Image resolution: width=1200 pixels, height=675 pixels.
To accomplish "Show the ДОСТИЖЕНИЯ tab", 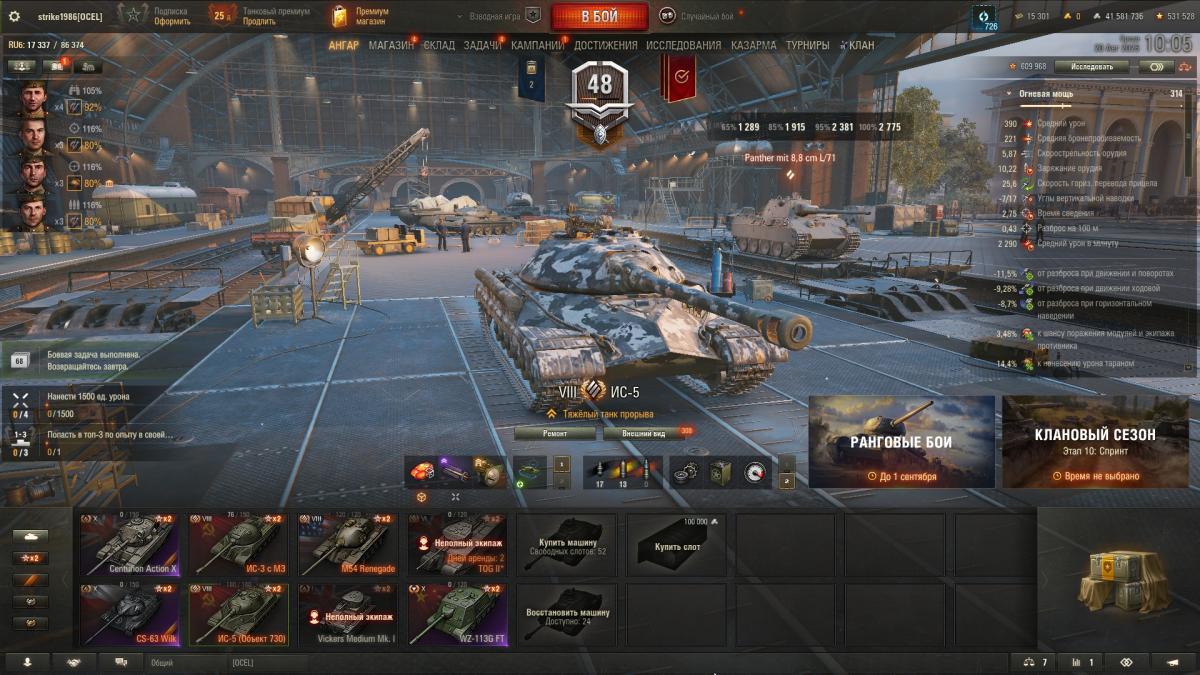I will [x=605, y=46].
